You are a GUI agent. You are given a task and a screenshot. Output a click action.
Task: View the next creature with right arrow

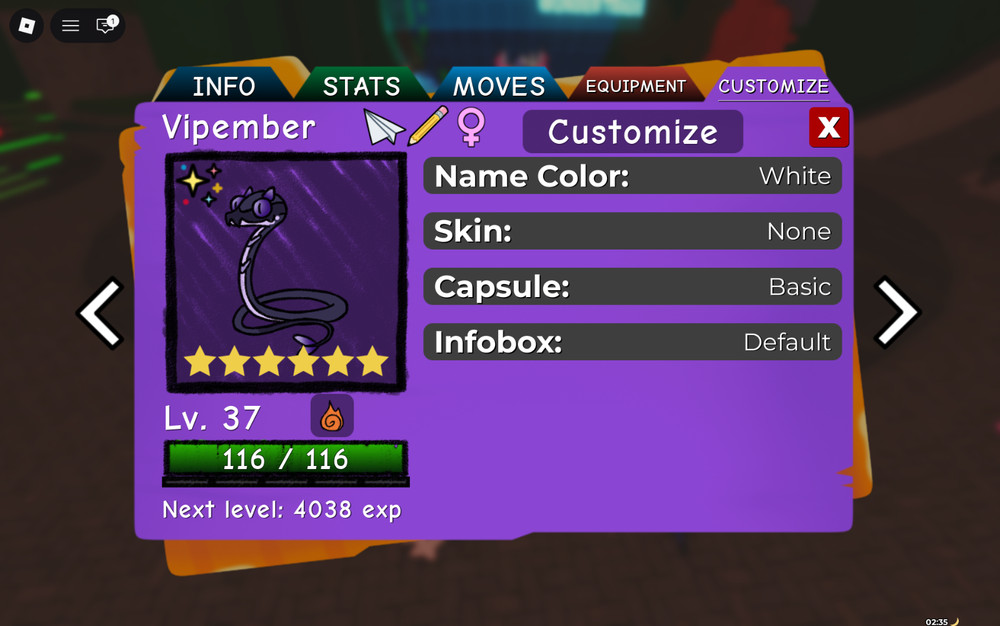[x=896, y=313]
